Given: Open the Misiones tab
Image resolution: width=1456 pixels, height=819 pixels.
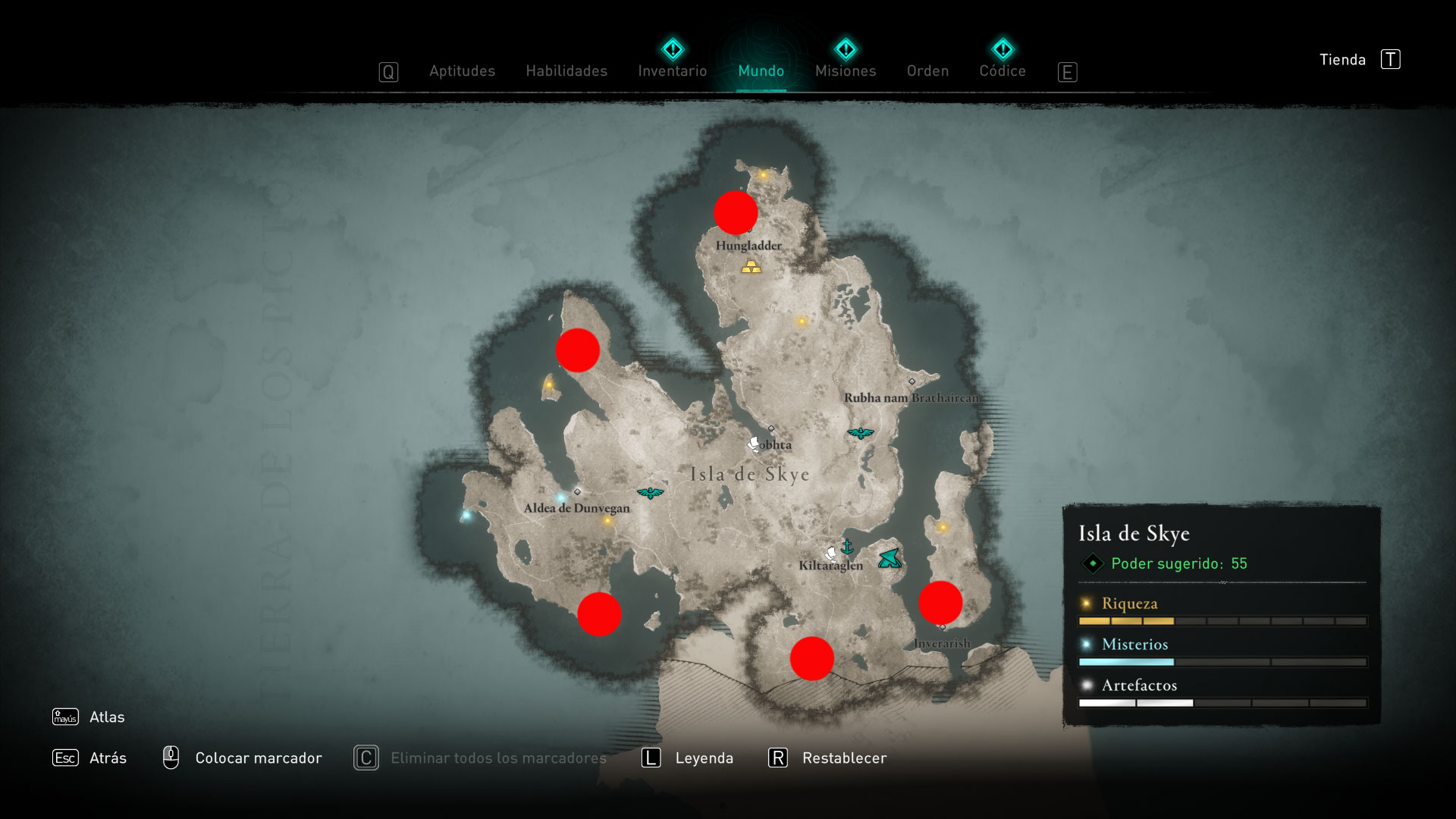Looking at the screenshot, I should [x=845, y=71].
